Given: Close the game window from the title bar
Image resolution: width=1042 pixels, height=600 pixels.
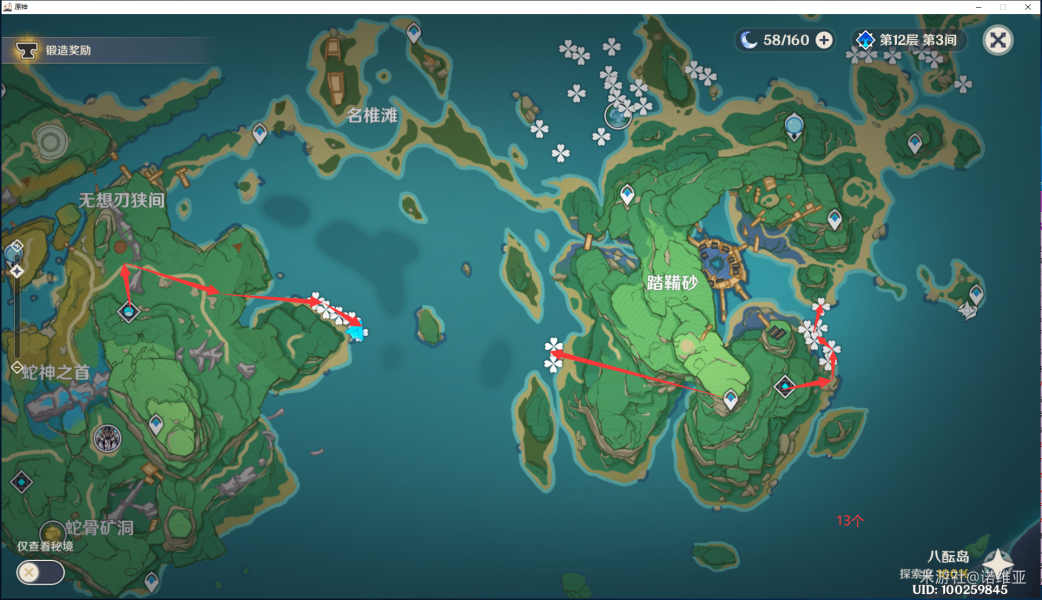Looking at the screenshot, I should coord(1029,7).
